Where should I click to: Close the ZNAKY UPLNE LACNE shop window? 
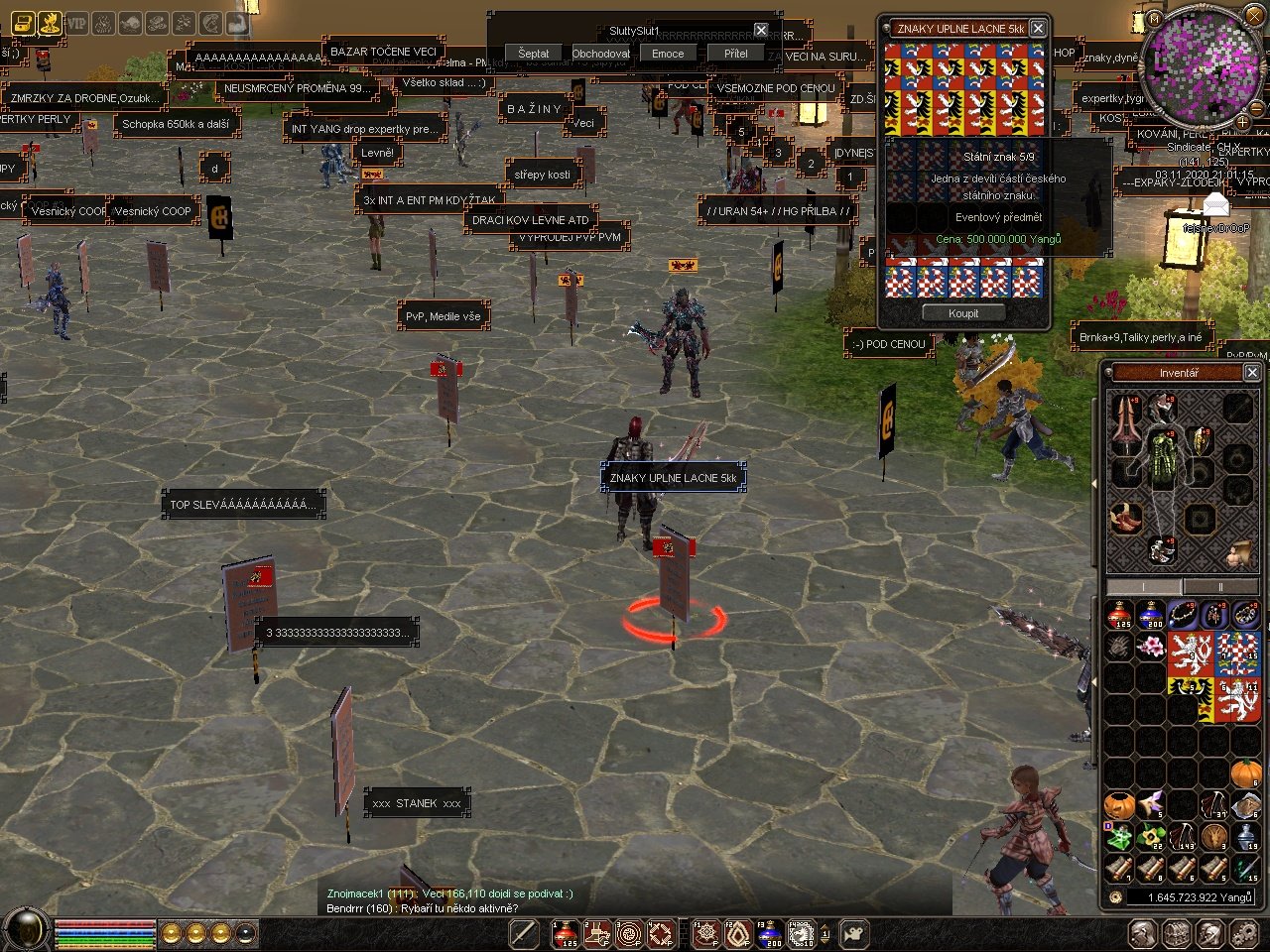coord(1038,29)
